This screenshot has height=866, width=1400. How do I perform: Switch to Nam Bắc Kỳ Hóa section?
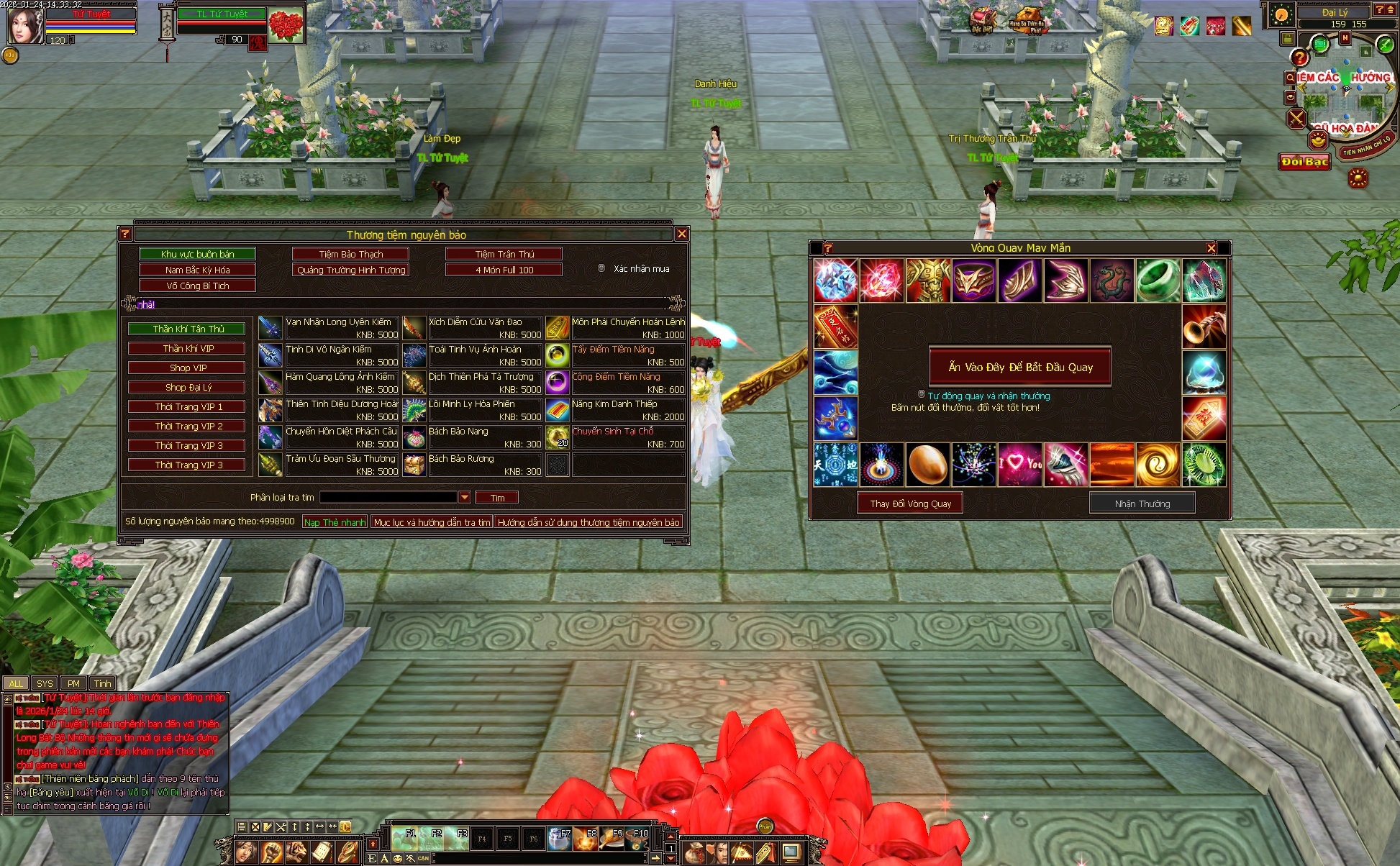click(197, 270)
